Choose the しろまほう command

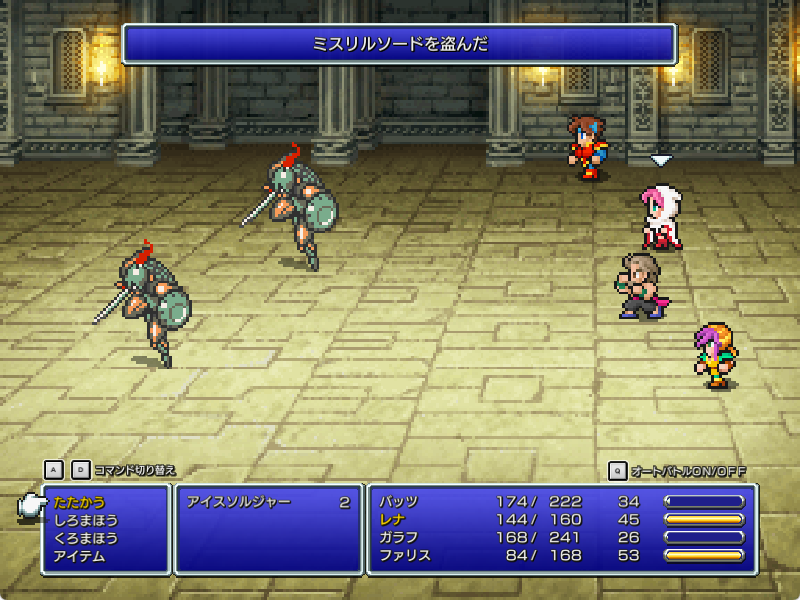(86, 520)
